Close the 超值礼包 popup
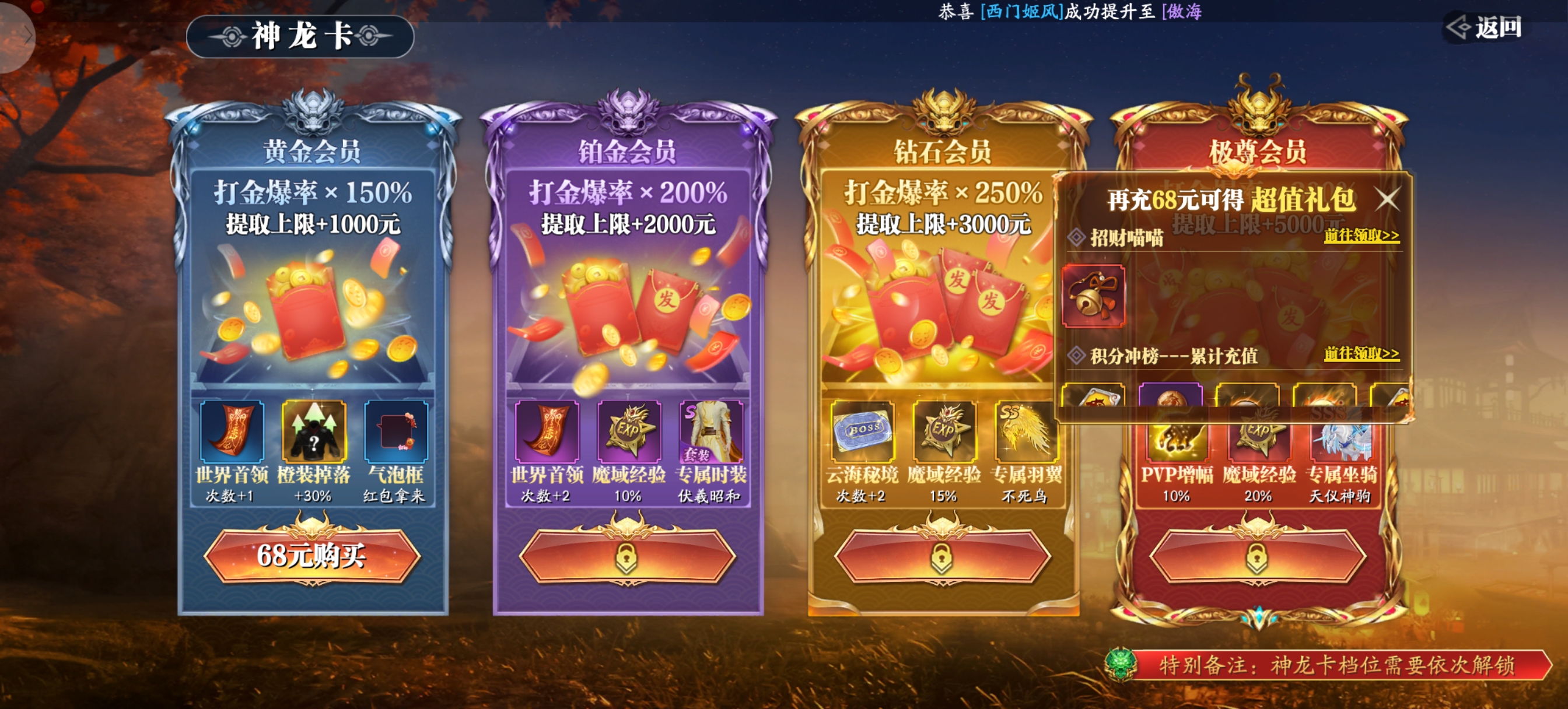This screenshot has width=1568, height=709. click(1387, 199)
